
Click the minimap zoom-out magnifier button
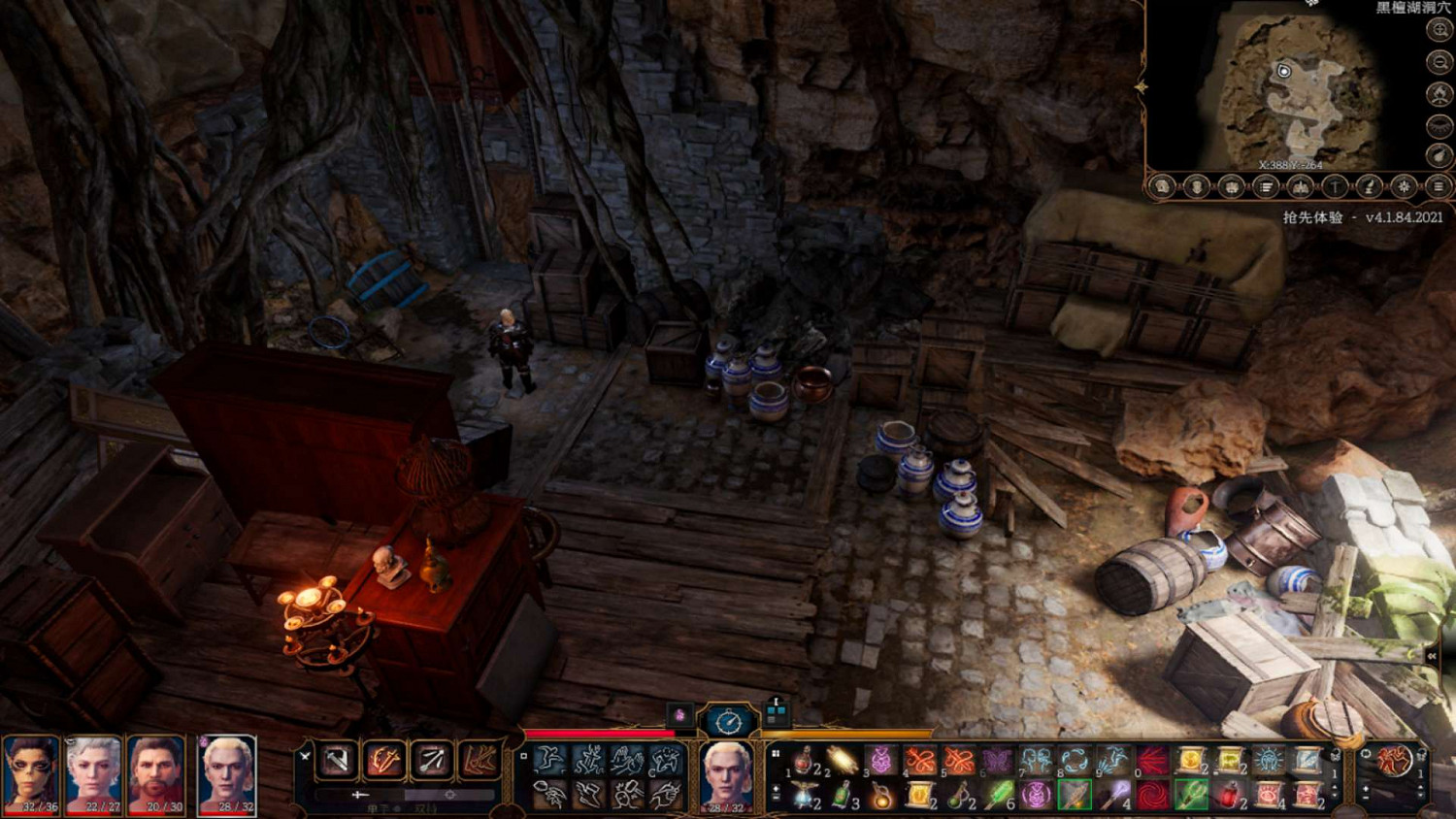pyautogui.click(x=1439, y=62)
